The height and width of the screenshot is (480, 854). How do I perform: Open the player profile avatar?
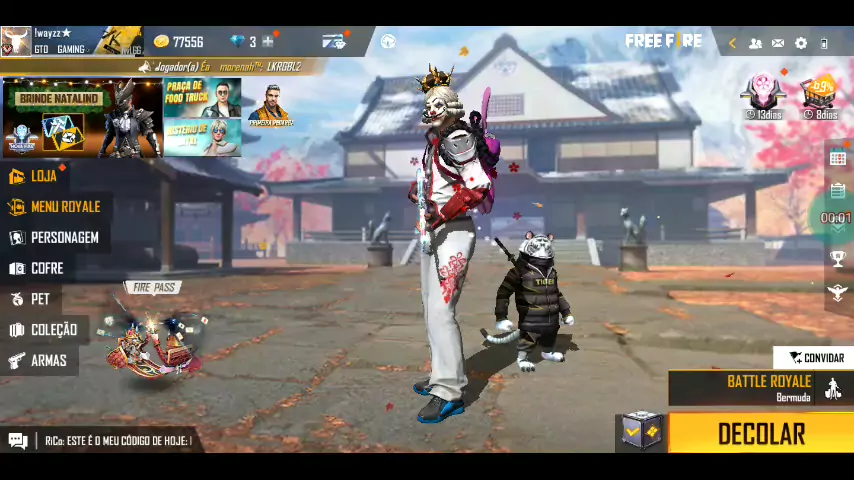16,41
